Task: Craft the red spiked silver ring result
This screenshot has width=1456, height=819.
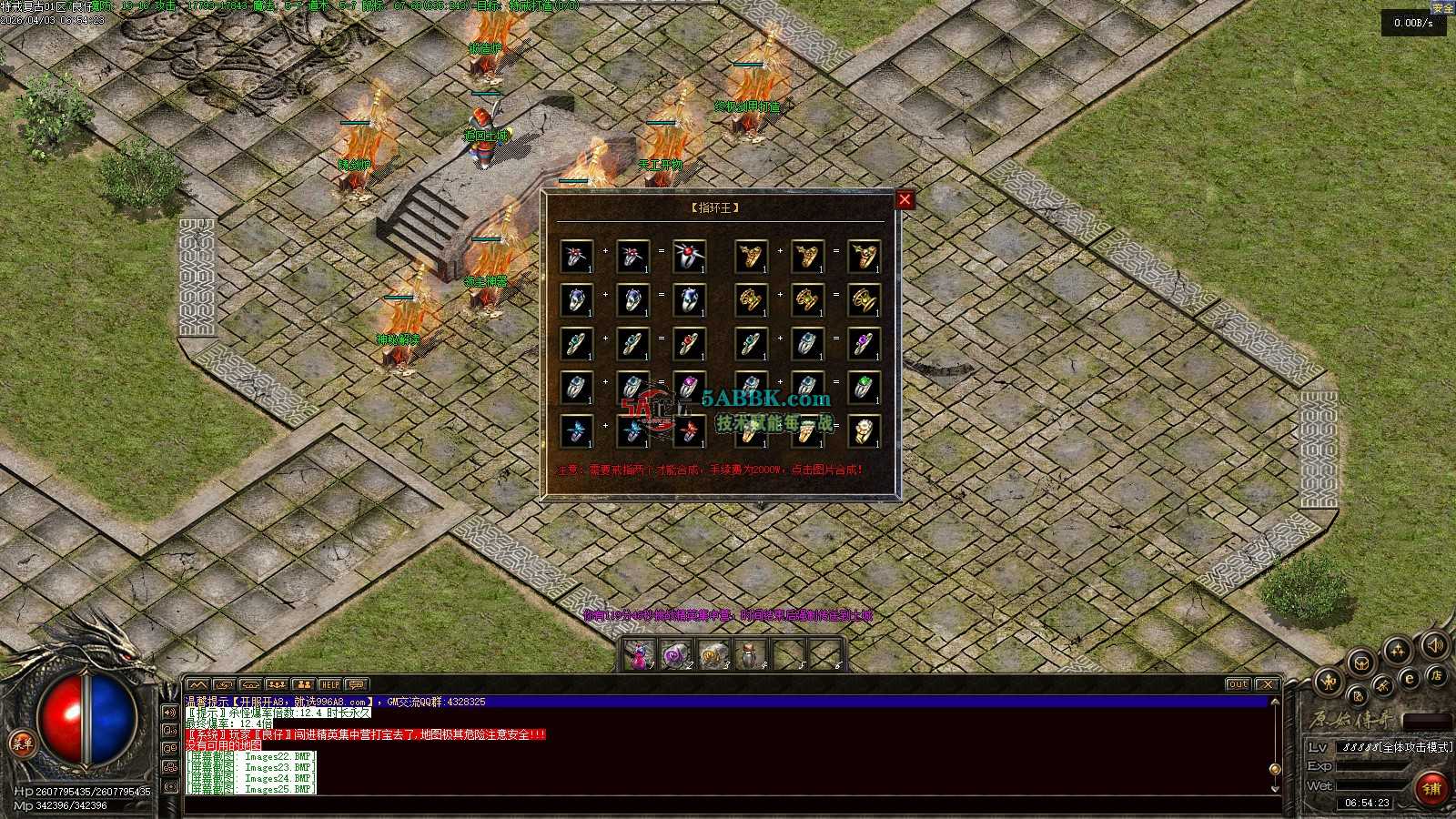Action: (x=689, y=257)
